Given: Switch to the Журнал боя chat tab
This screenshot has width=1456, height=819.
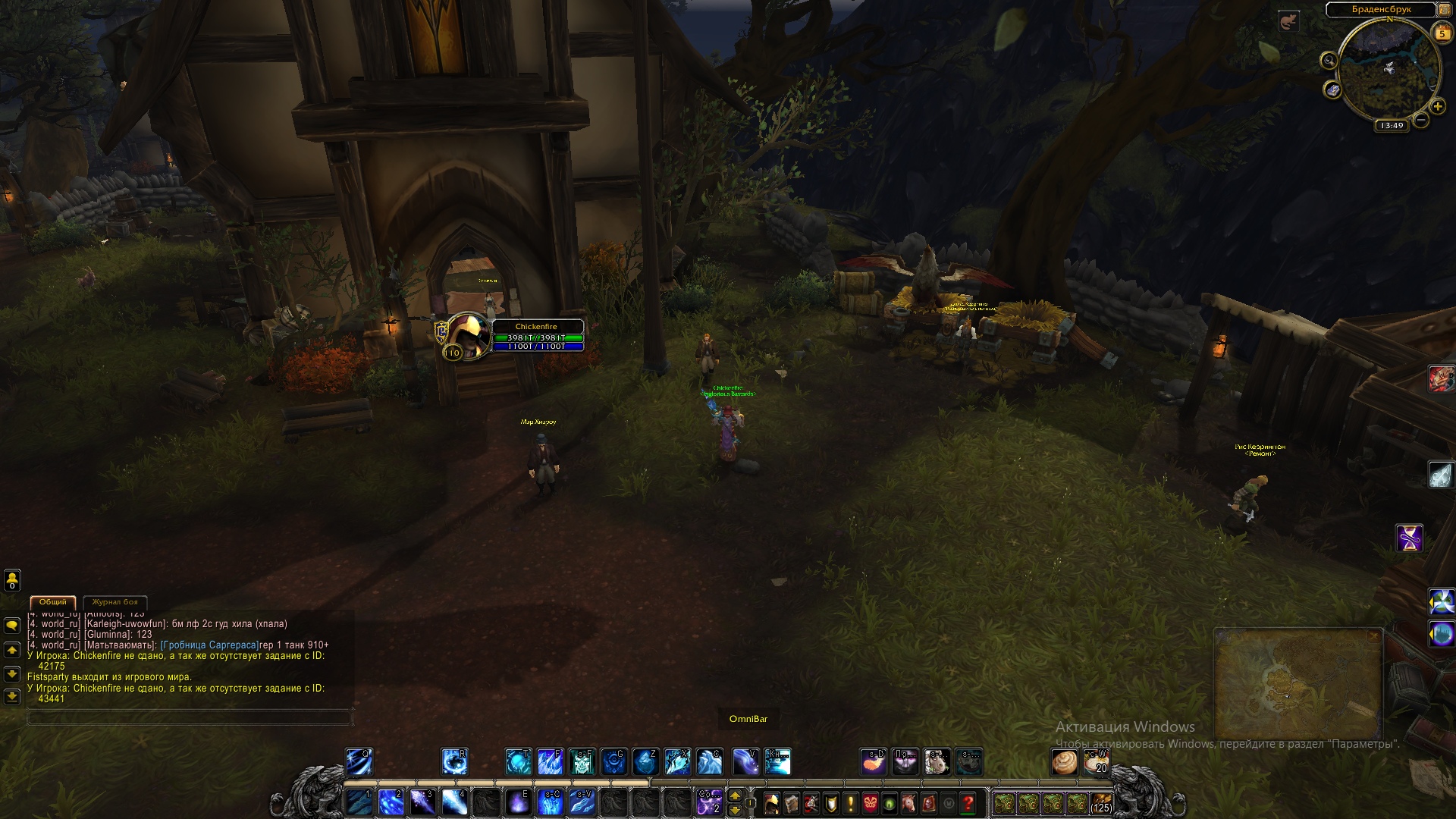Looking at the screenshot, I should [115, 602].
